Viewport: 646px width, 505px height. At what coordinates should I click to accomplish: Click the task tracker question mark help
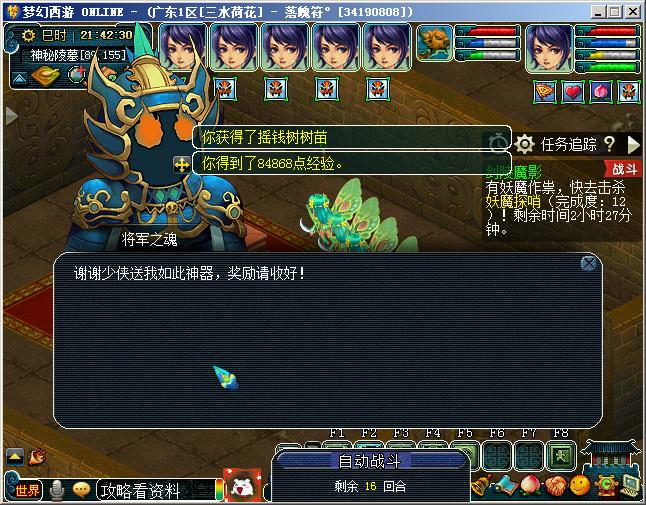(x=609, y=145)
